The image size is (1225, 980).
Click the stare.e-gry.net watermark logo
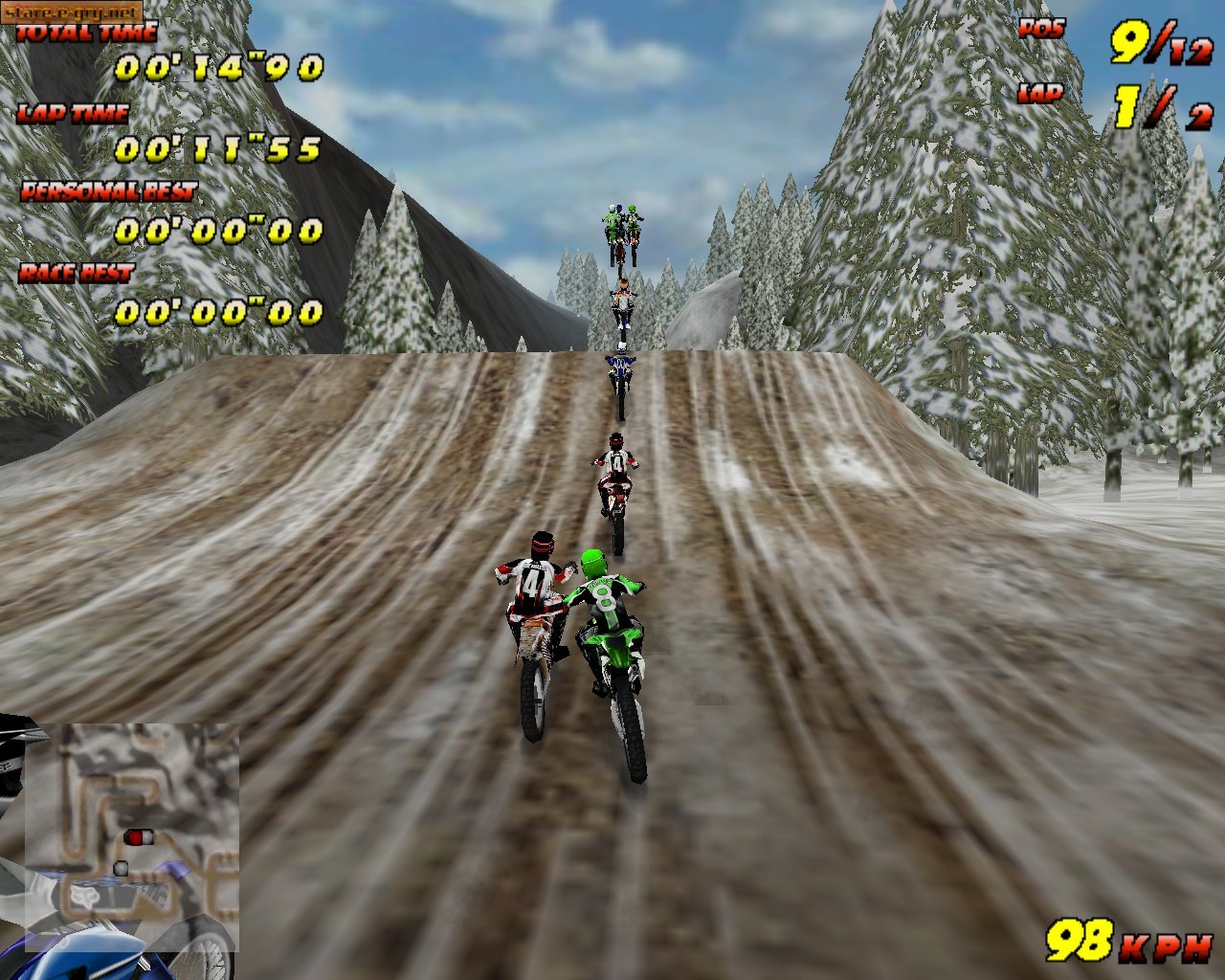[72, 13]
